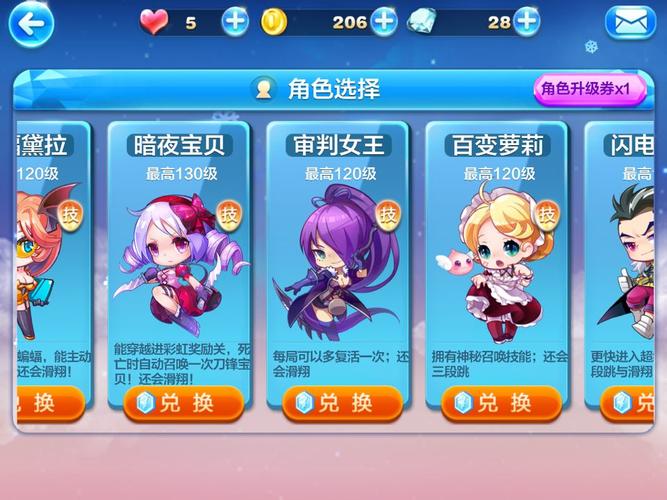
Task: Redeem the 暗夜宝贝 character with 兑换
Action: 179,403
